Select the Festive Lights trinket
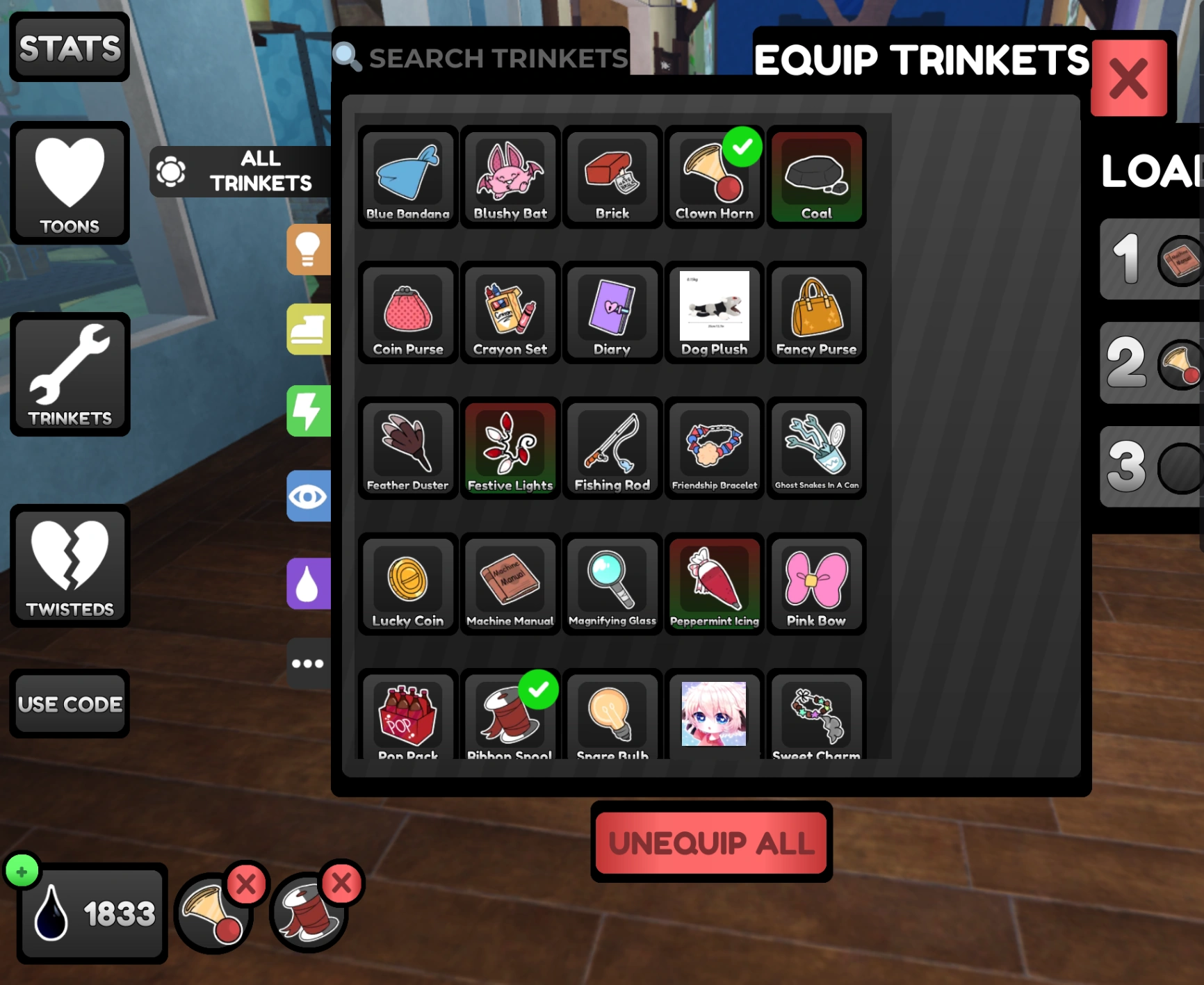 510,448
